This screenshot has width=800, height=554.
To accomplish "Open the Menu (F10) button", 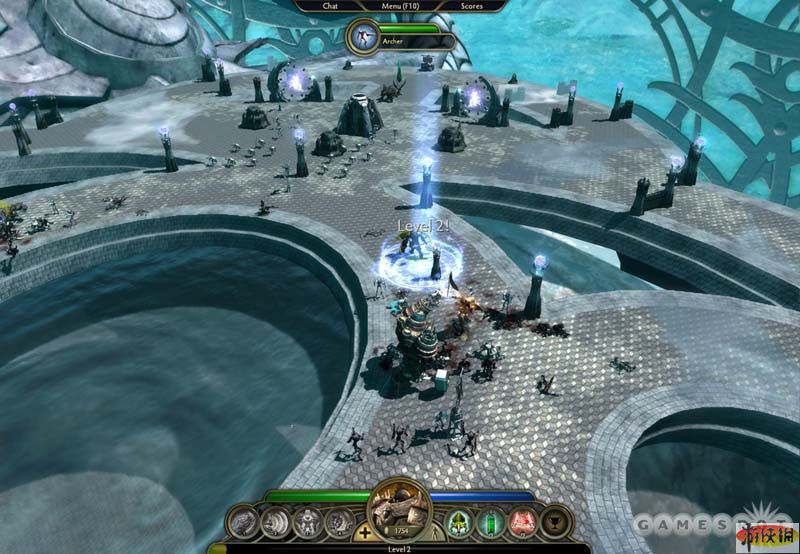I will [x=400, y=6].
